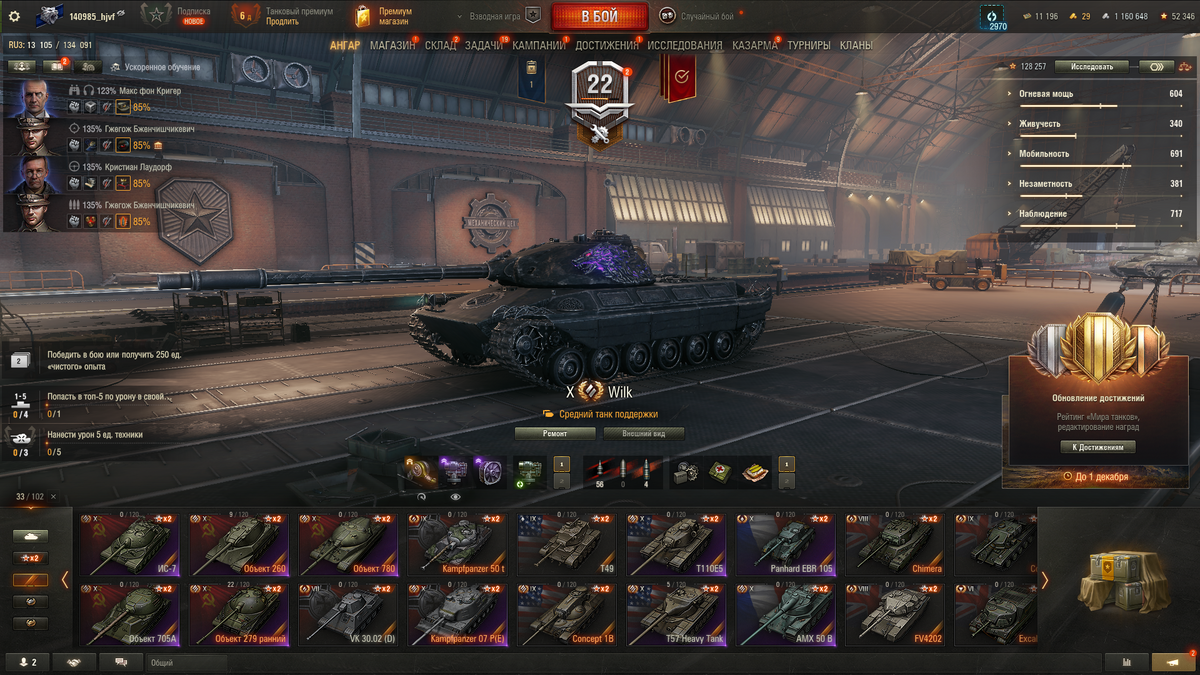
Task: Start a battle with the В БОЙ button
Action: [x=599, y=17]
